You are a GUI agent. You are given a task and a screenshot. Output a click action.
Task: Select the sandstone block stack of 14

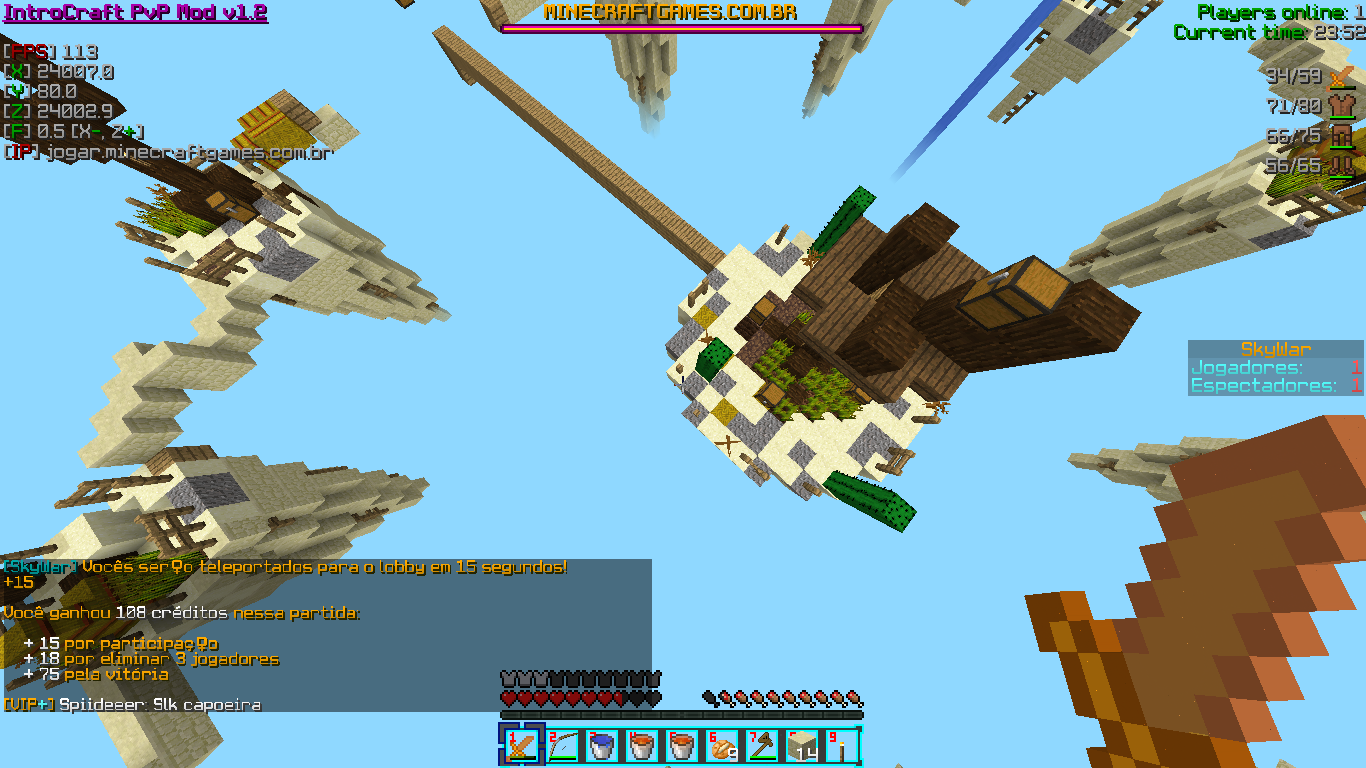pyautogui.click(x=802, y=746)
